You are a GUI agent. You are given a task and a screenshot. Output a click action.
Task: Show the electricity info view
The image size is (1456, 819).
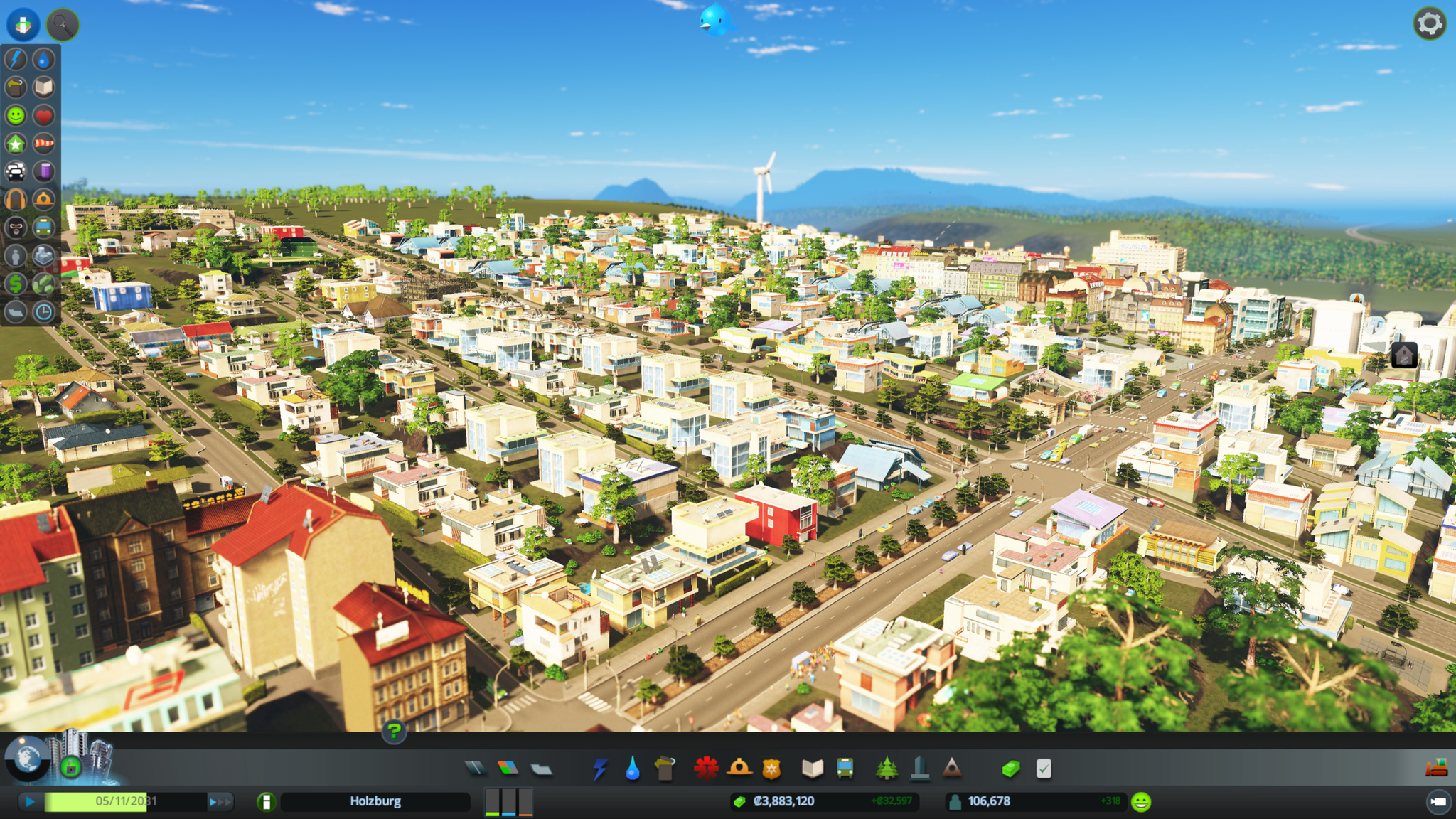pyautogui.click(x=16, y=60)
